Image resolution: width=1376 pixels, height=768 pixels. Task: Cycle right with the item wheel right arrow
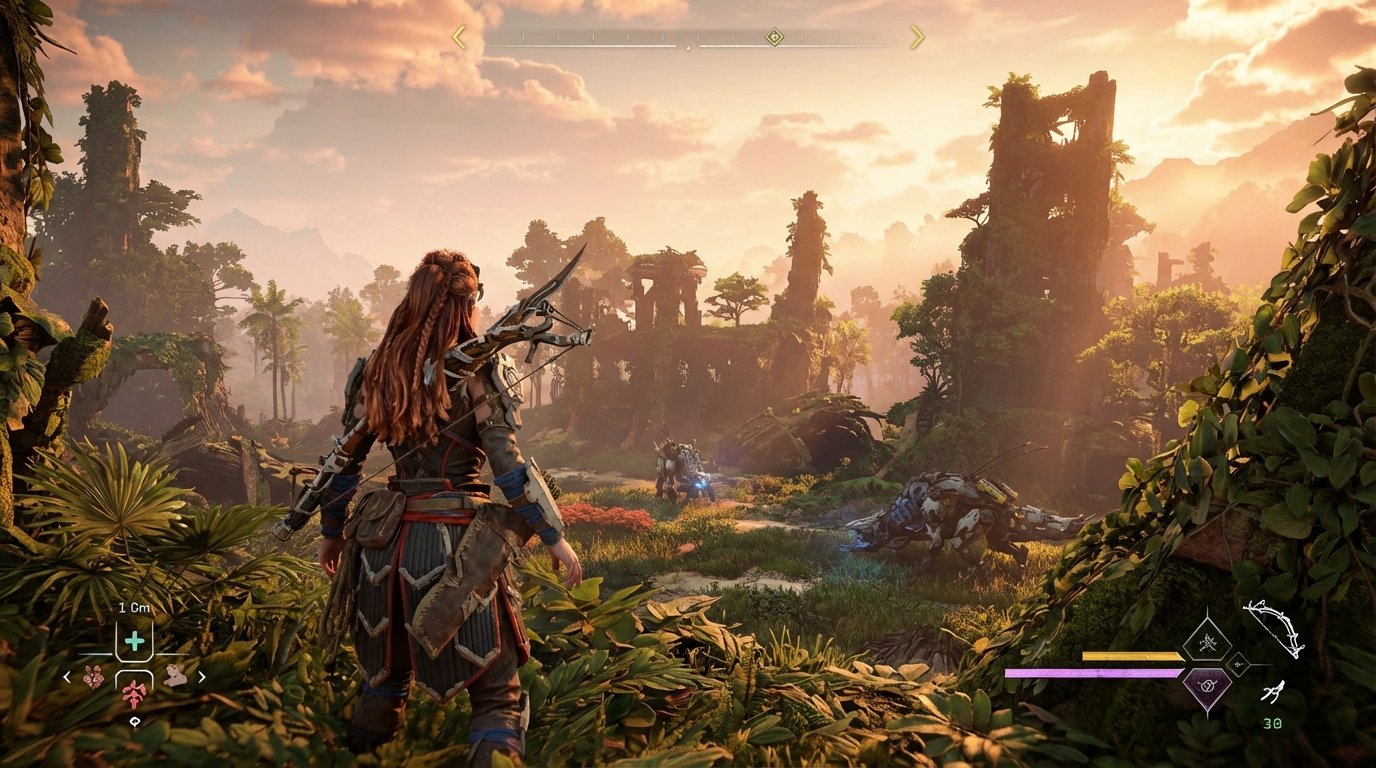pyautogui.click(x=202, y=677)
